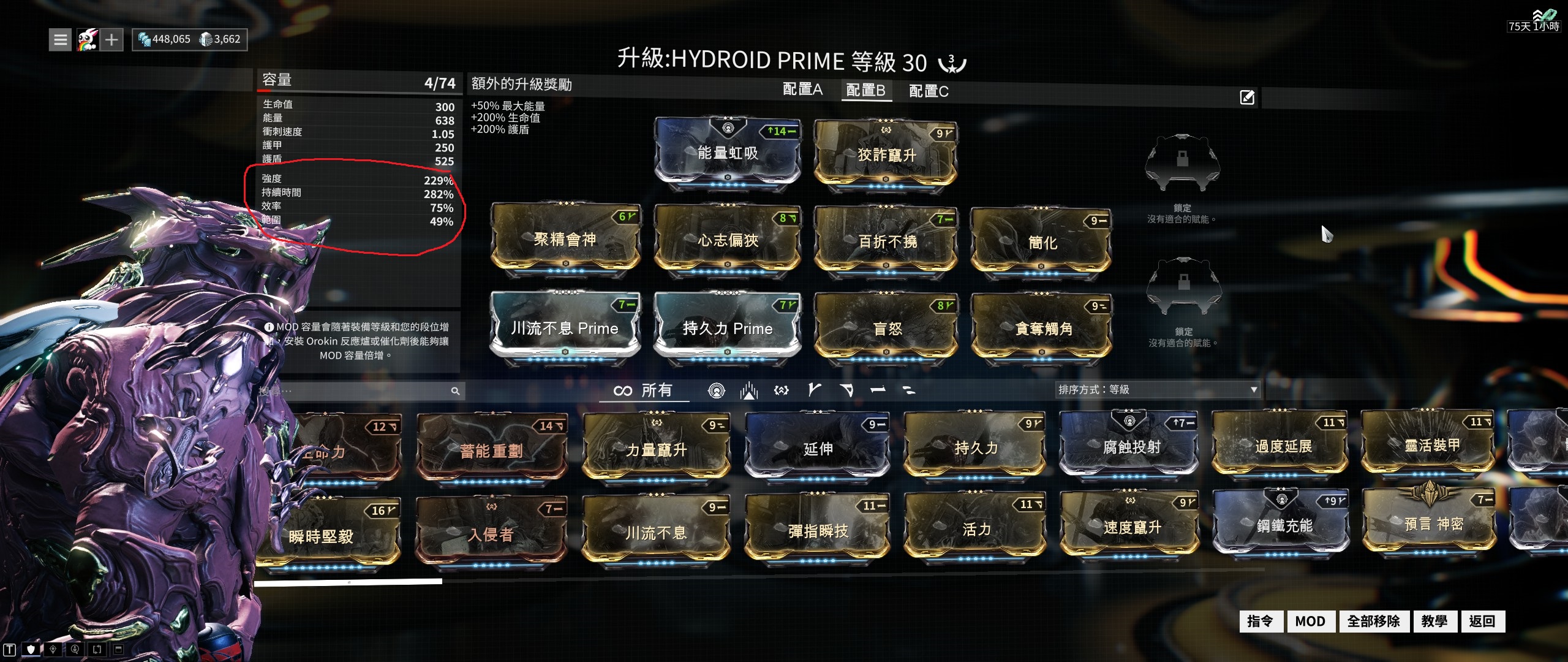Viewport: 1568px width, 662px height.
Task: Toggle the T indicator at bottom left
Action: (x=9, y=650)
